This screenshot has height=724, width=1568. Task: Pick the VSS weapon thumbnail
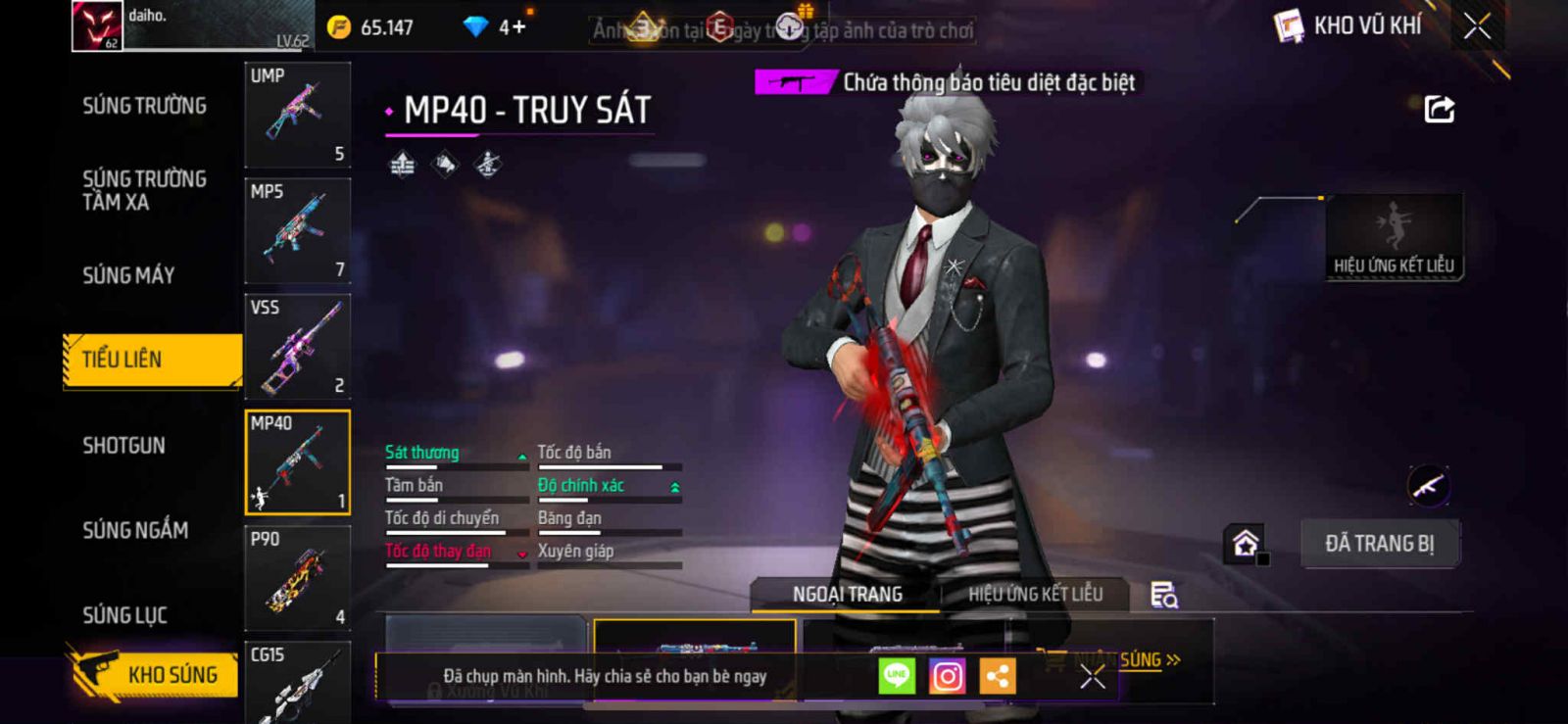(x=297, y=346)
